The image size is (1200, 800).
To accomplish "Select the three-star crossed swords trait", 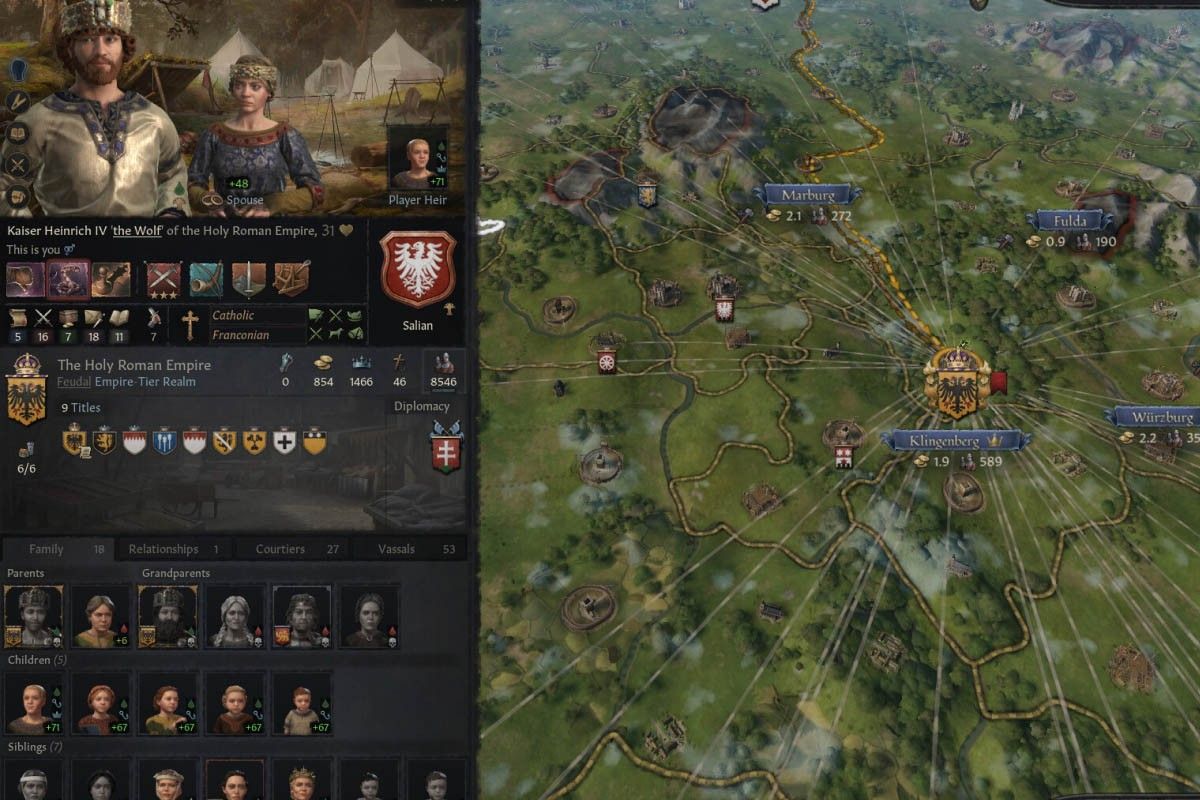I will (162, 279).
